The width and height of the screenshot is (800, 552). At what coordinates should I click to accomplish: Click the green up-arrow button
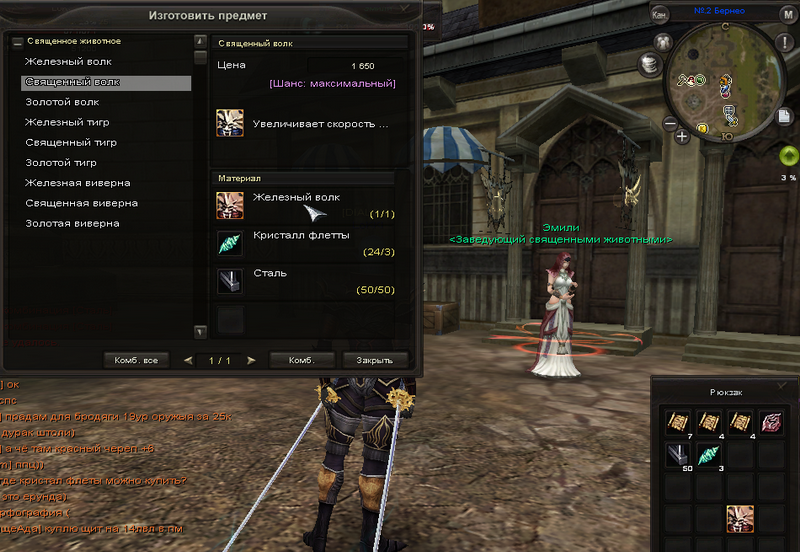pyautogui.click(x=788, y=156)
